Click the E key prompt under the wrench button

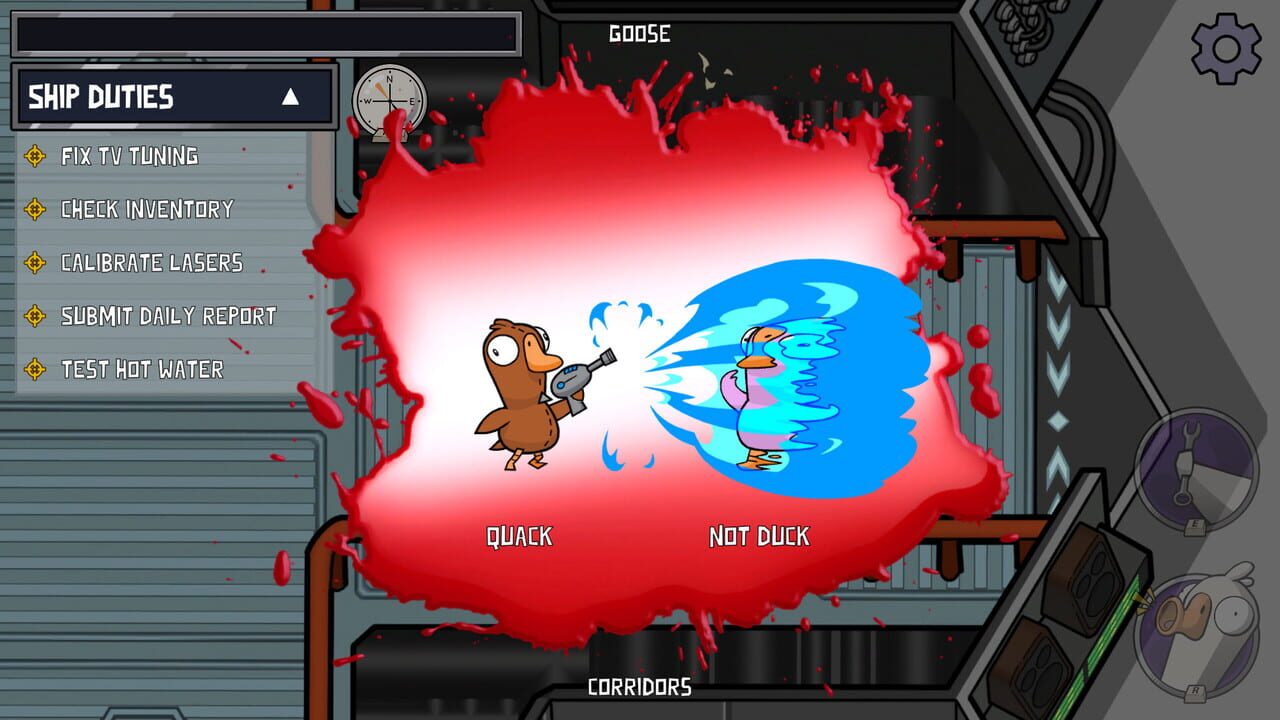coord(1195,526)
